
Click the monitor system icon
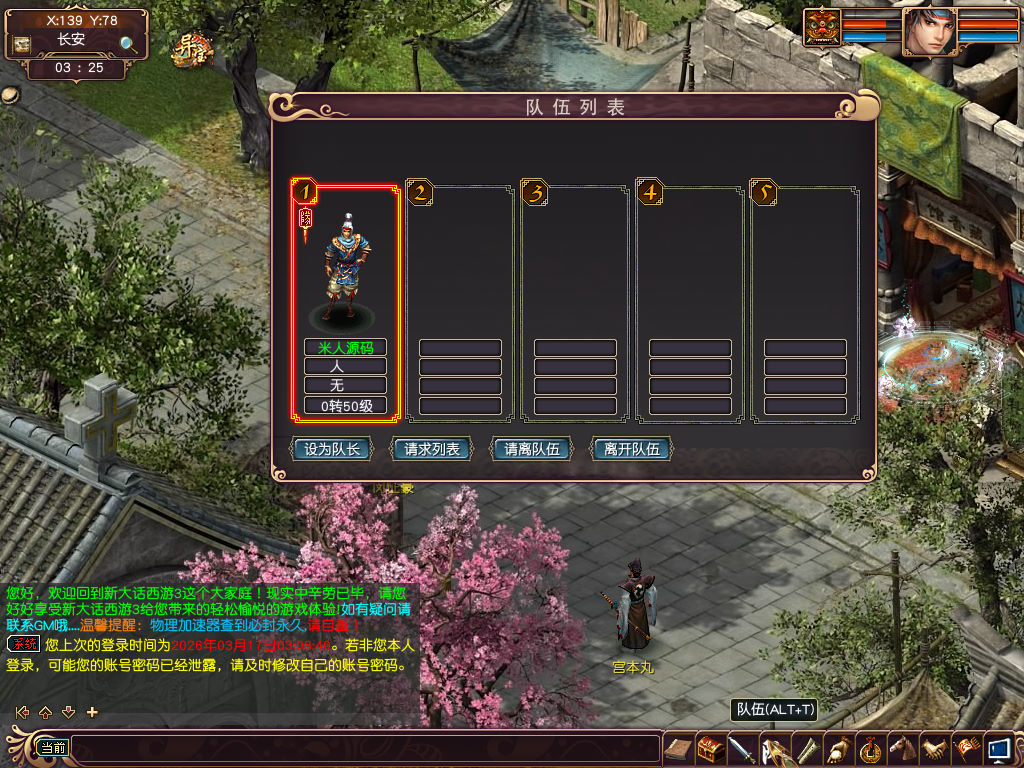pos(998,748)
